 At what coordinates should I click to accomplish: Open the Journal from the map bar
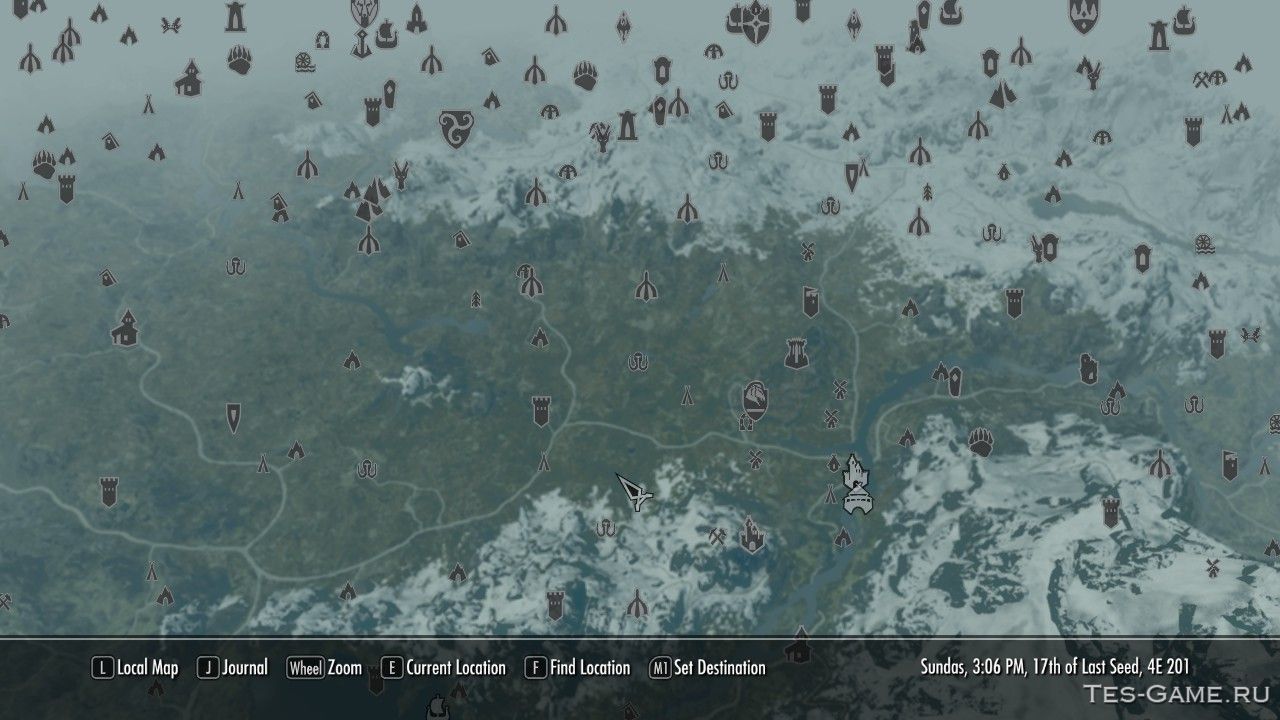point(232,668)
